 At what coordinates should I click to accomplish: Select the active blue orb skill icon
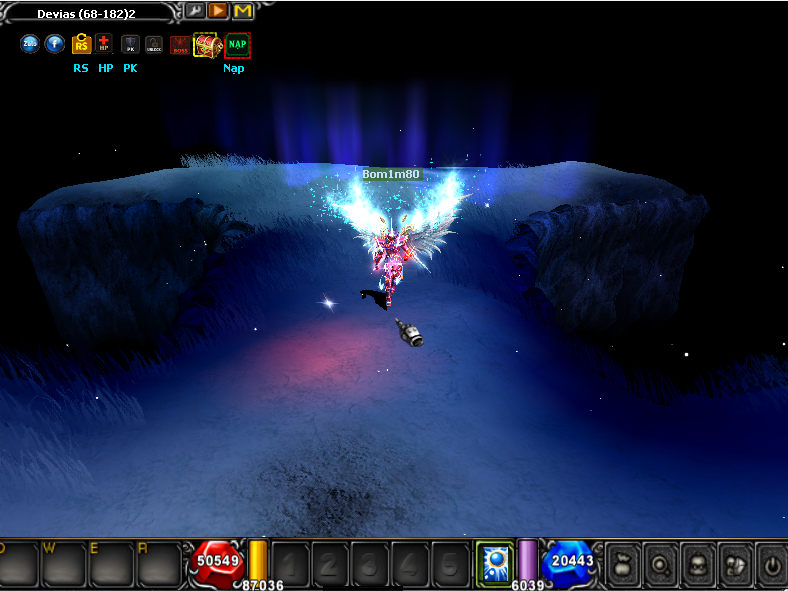pos(494,561)
